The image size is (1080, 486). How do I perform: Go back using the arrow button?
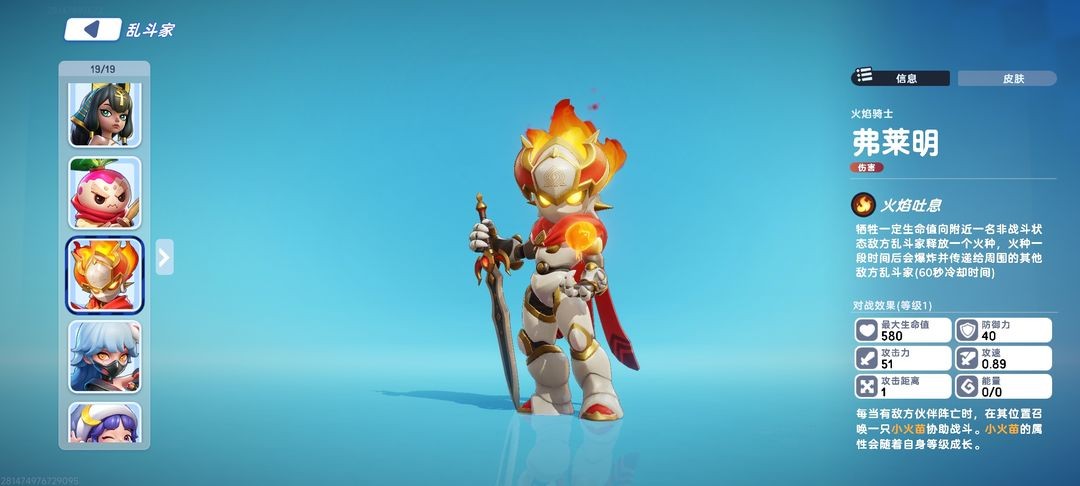point(93,29)
